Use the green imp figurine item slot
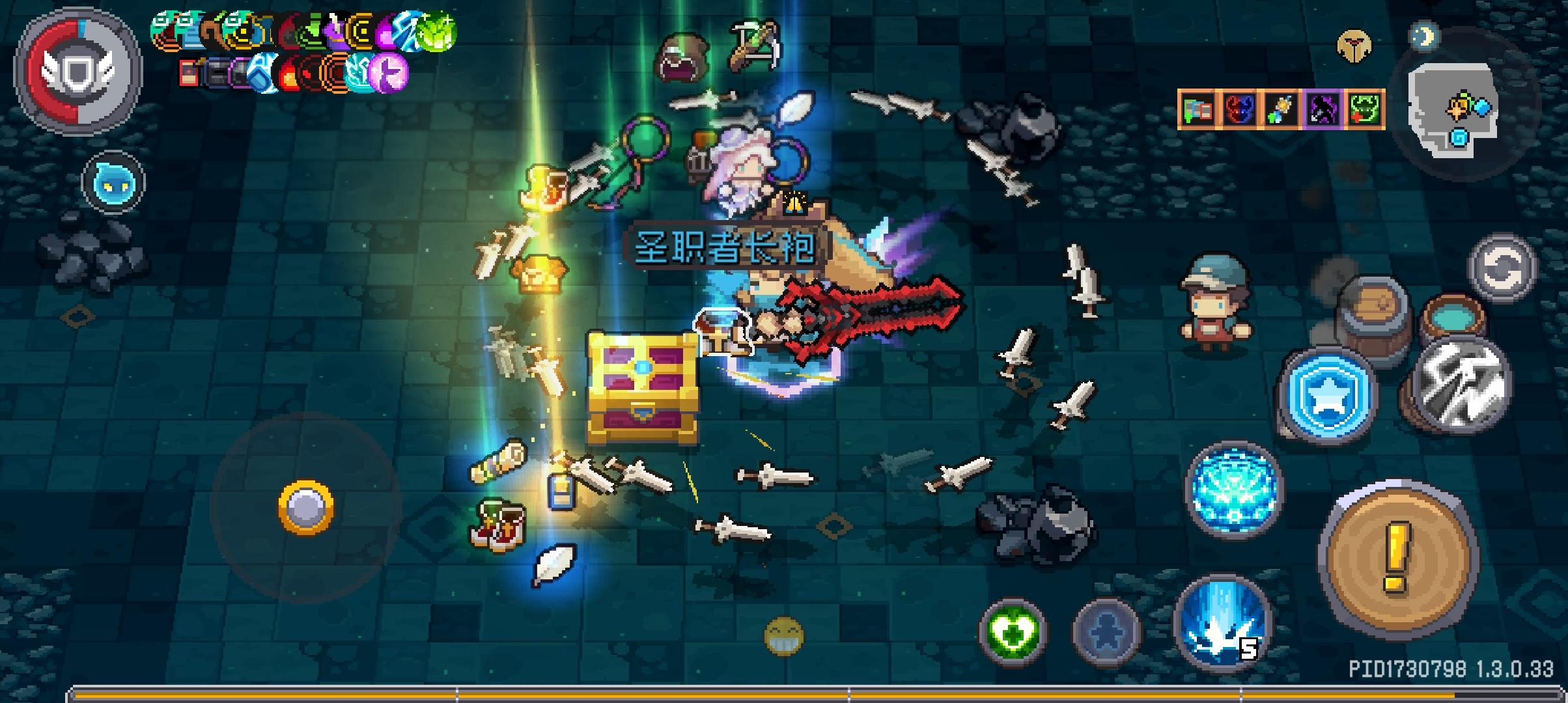 click(1365, 111)
